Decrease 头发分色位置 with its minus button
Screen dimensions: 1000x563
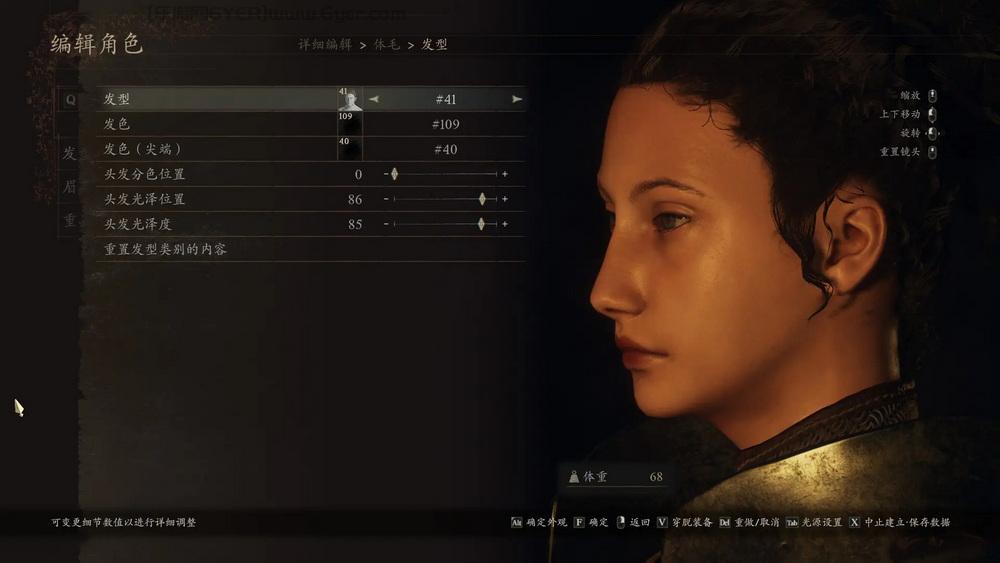(386, 174)
